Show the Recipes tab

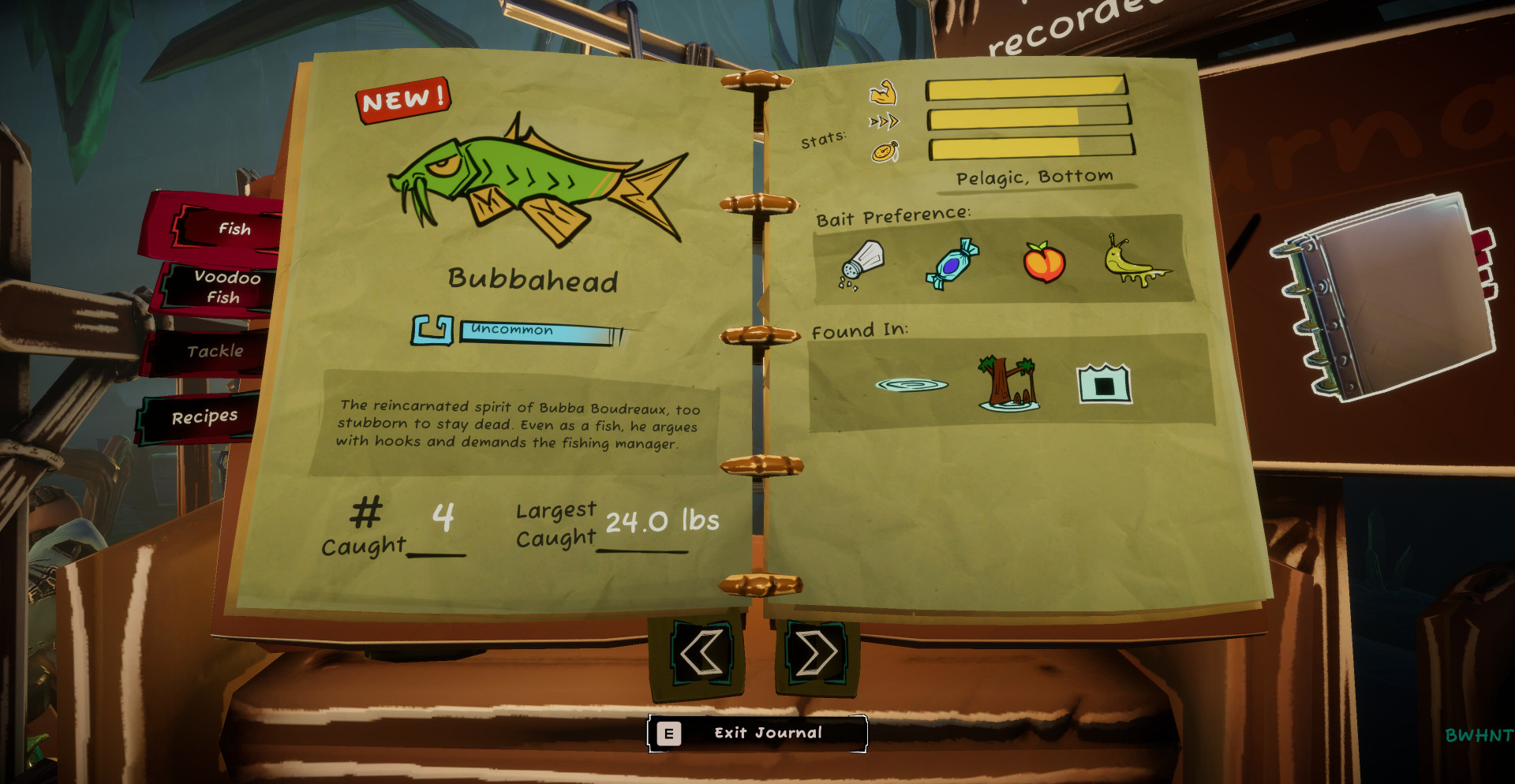click(204, 416)
